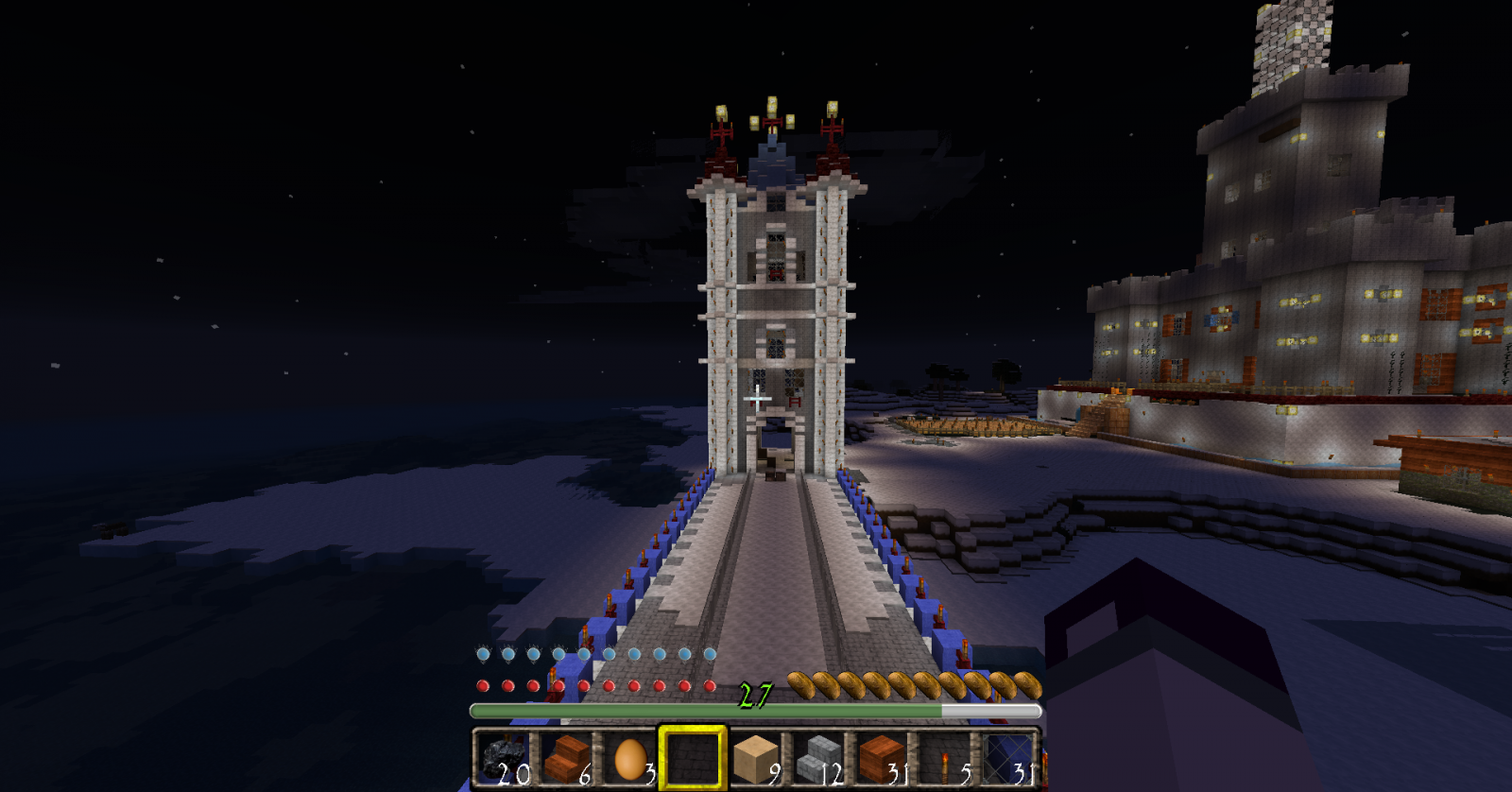1512x792 pixels.
Task: Select the torch slot in the hotbar
Action: [945, 758]
